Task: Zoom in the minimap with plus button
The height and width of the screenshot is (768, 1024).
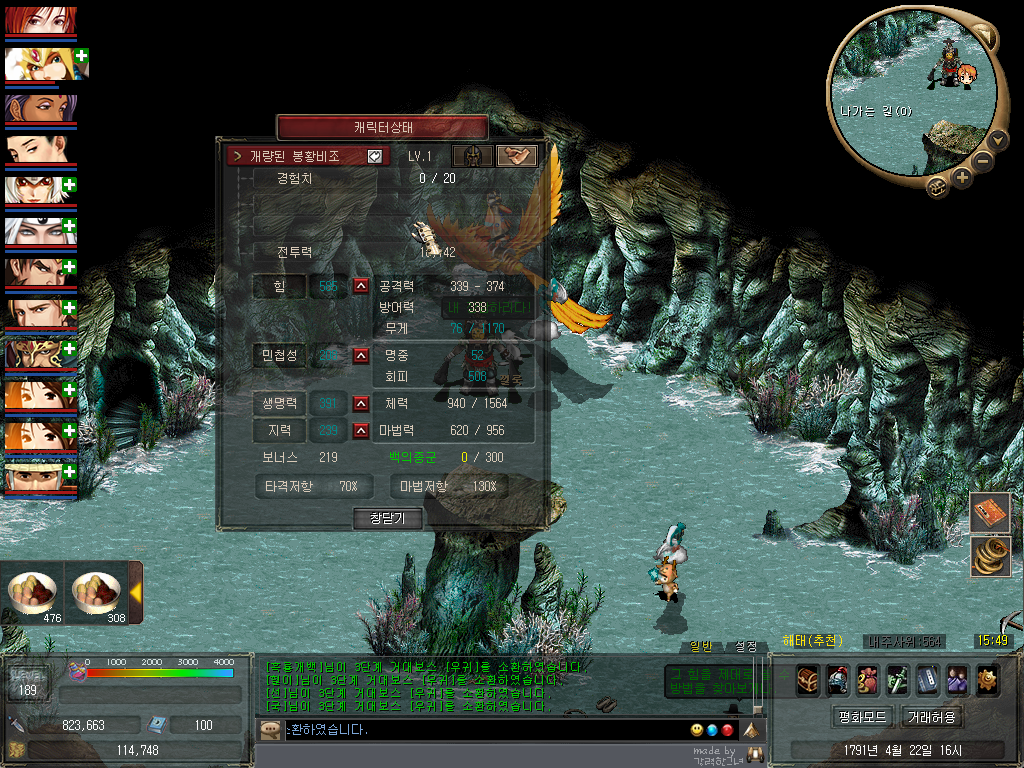Action: coord(962,177)
